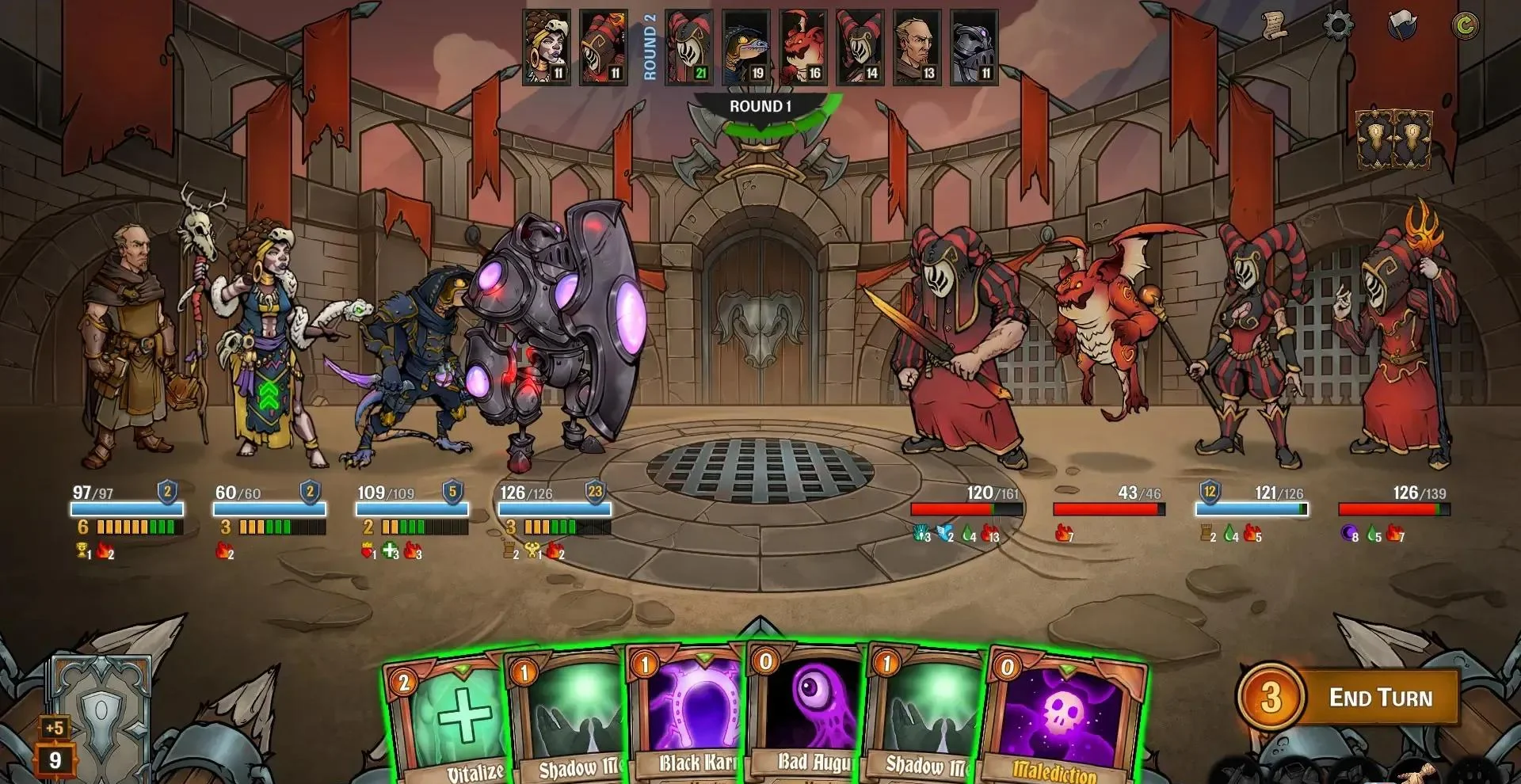Viewport: 1521px width, 784px height.
Task: Click the bald man turn-order portrait
Action: pyautogui.click(x=917, y=47)
